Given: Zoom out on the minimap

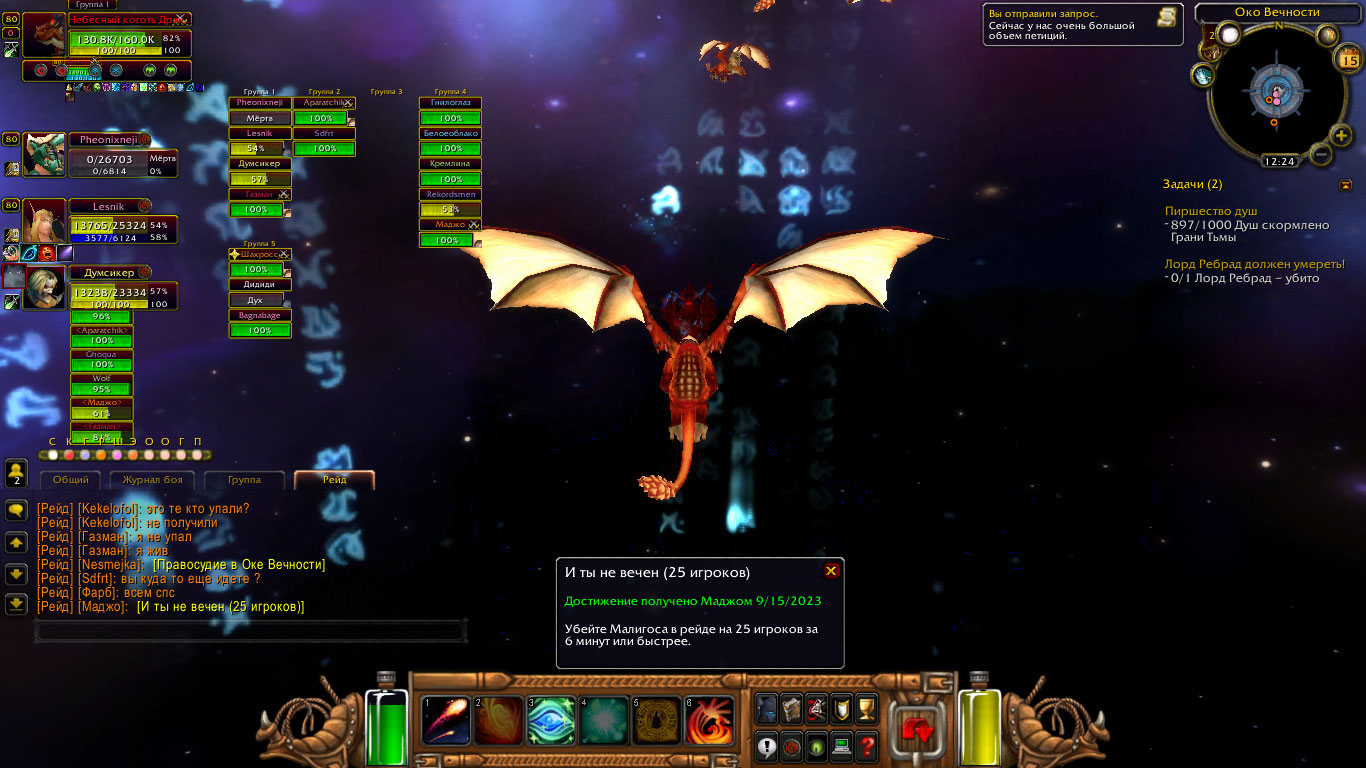Looking at the screenshot, I should point(1320,155).
